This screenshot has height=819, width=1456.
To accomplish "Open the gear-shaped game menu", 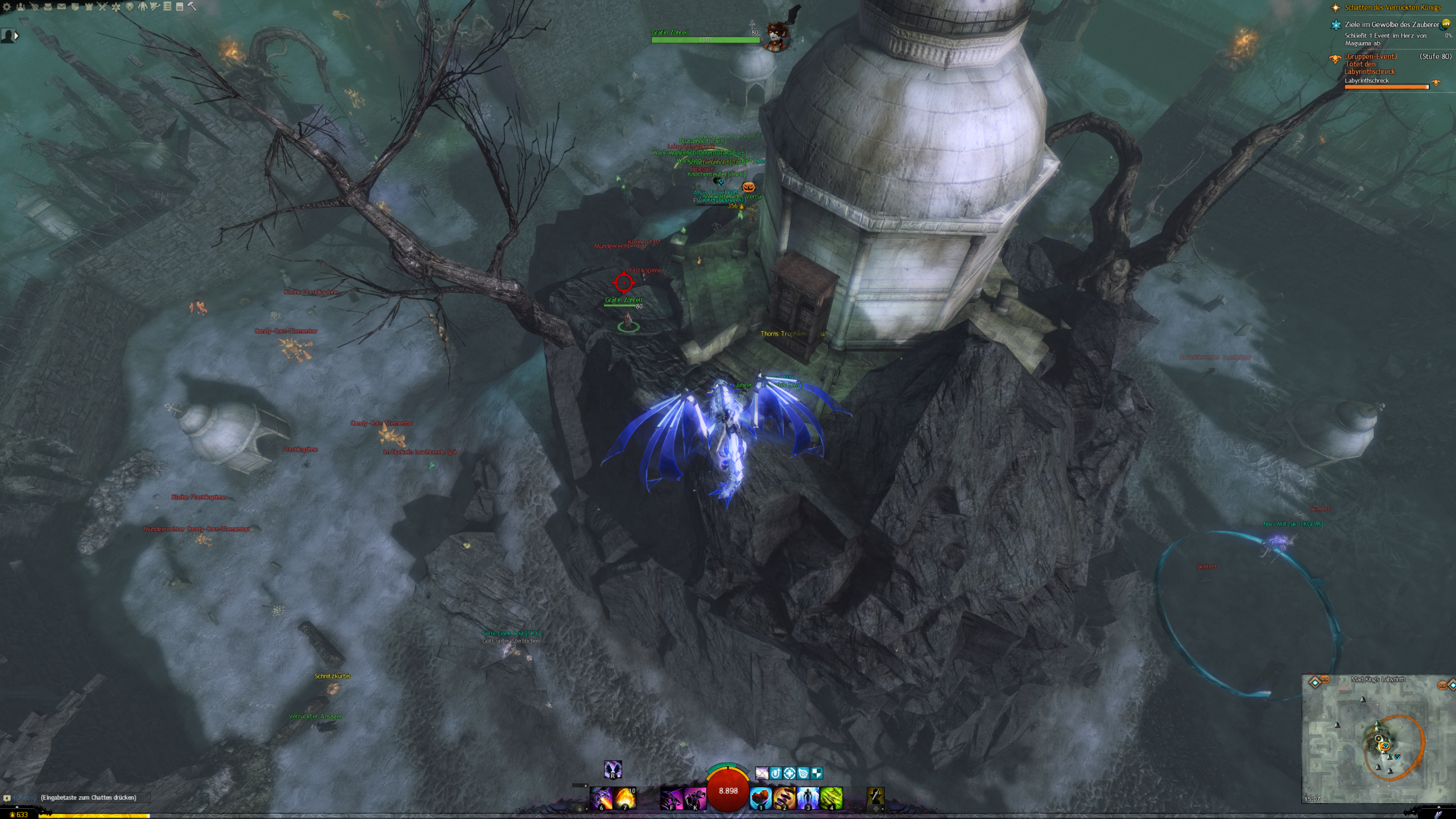I will pyautogui.click(x=7, y=7).
